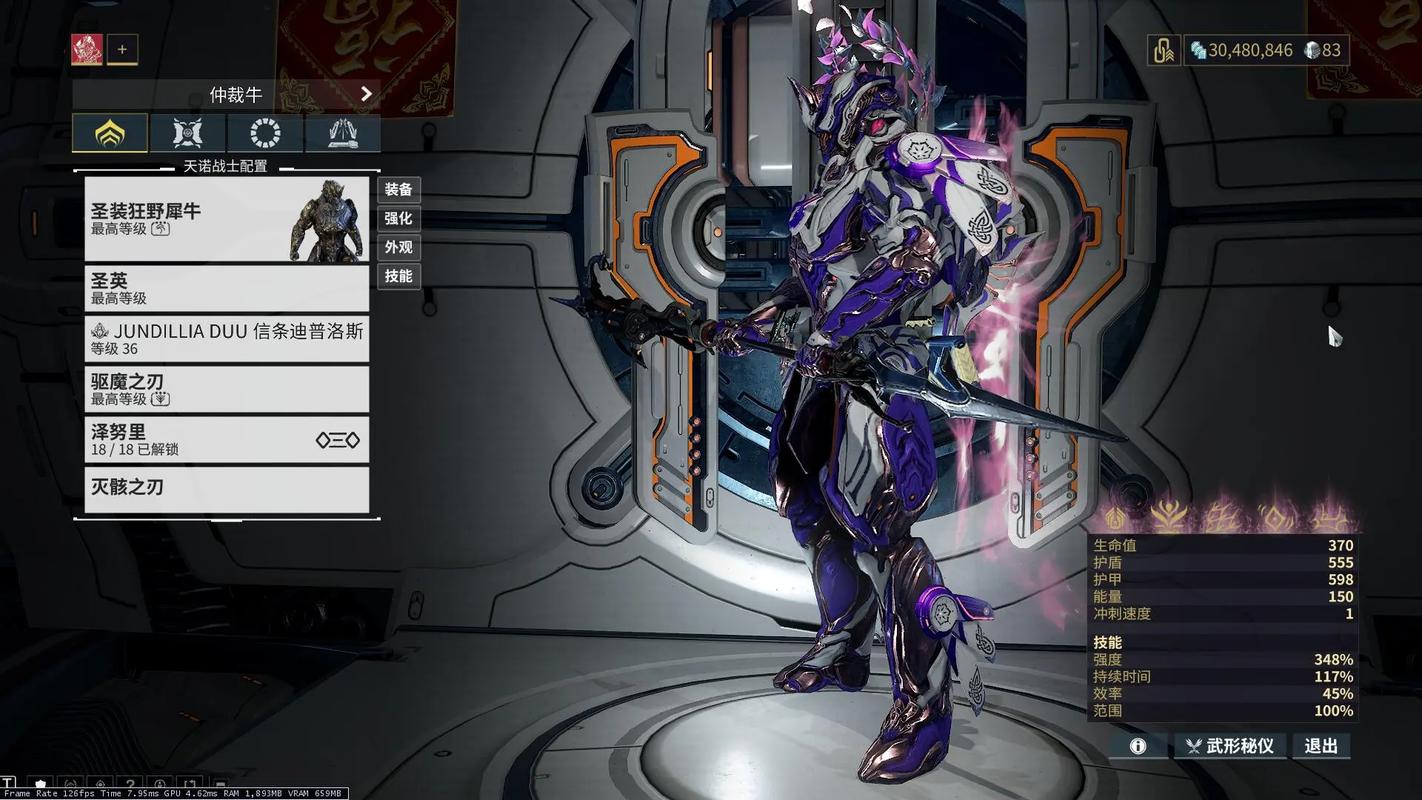1422x800 pixels.
Task: Click the info circle button
Action: pos(1137,746)
